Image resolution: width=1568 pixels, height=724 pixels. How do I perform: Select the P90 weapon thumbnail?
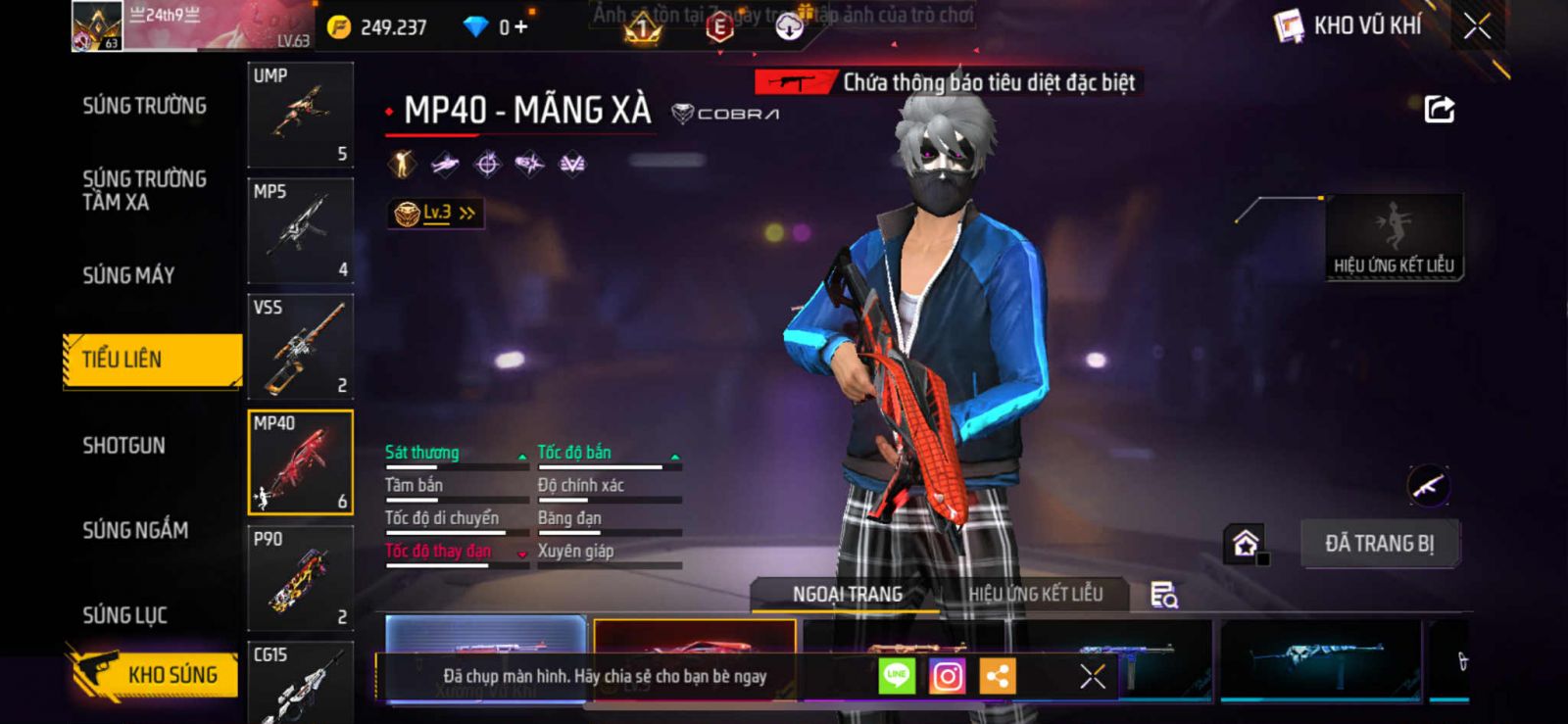300,578
